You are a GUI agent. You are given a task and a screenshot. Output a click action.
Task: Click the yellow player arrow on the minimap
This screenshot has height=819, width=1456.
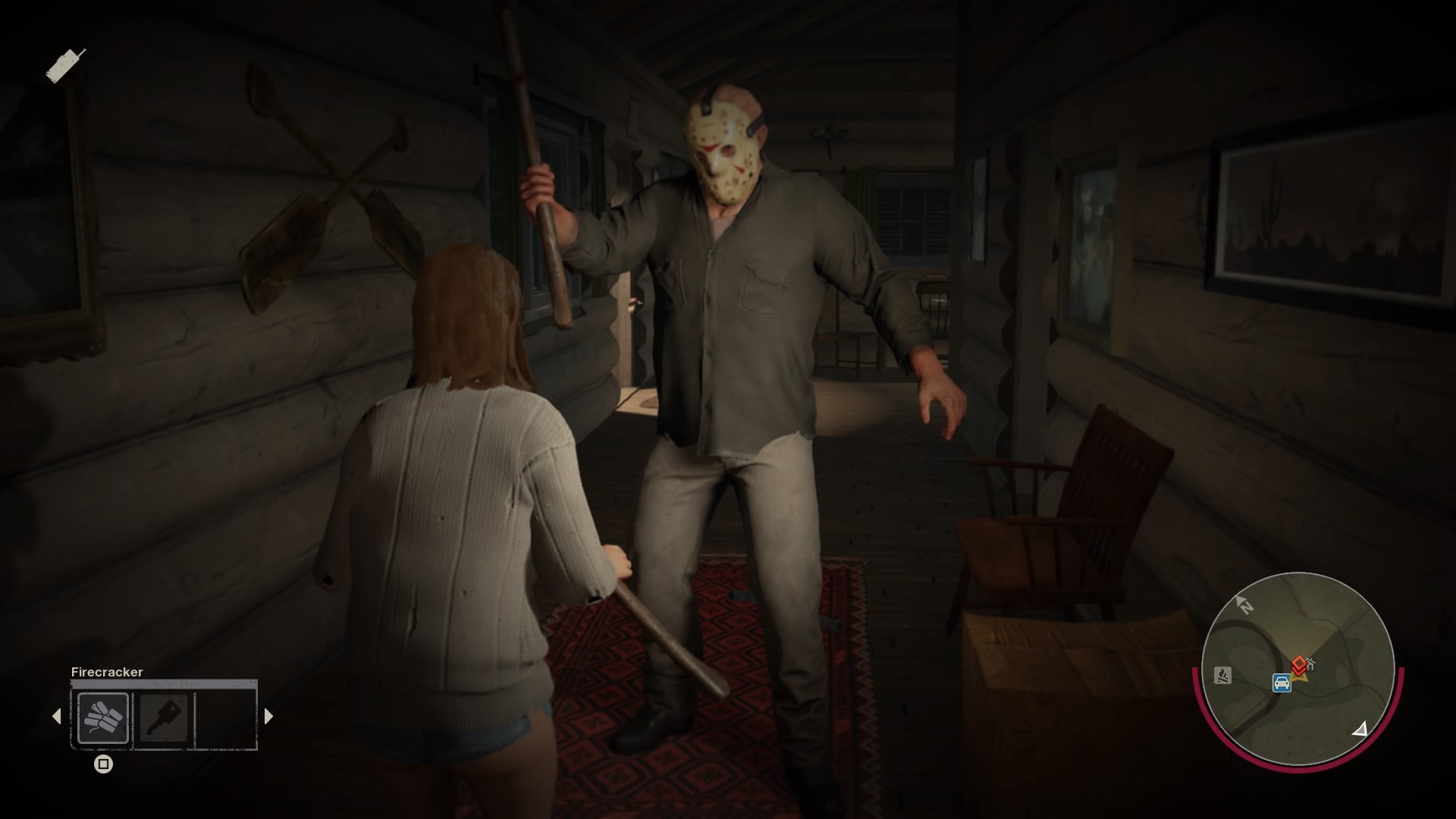point(1301,677)
